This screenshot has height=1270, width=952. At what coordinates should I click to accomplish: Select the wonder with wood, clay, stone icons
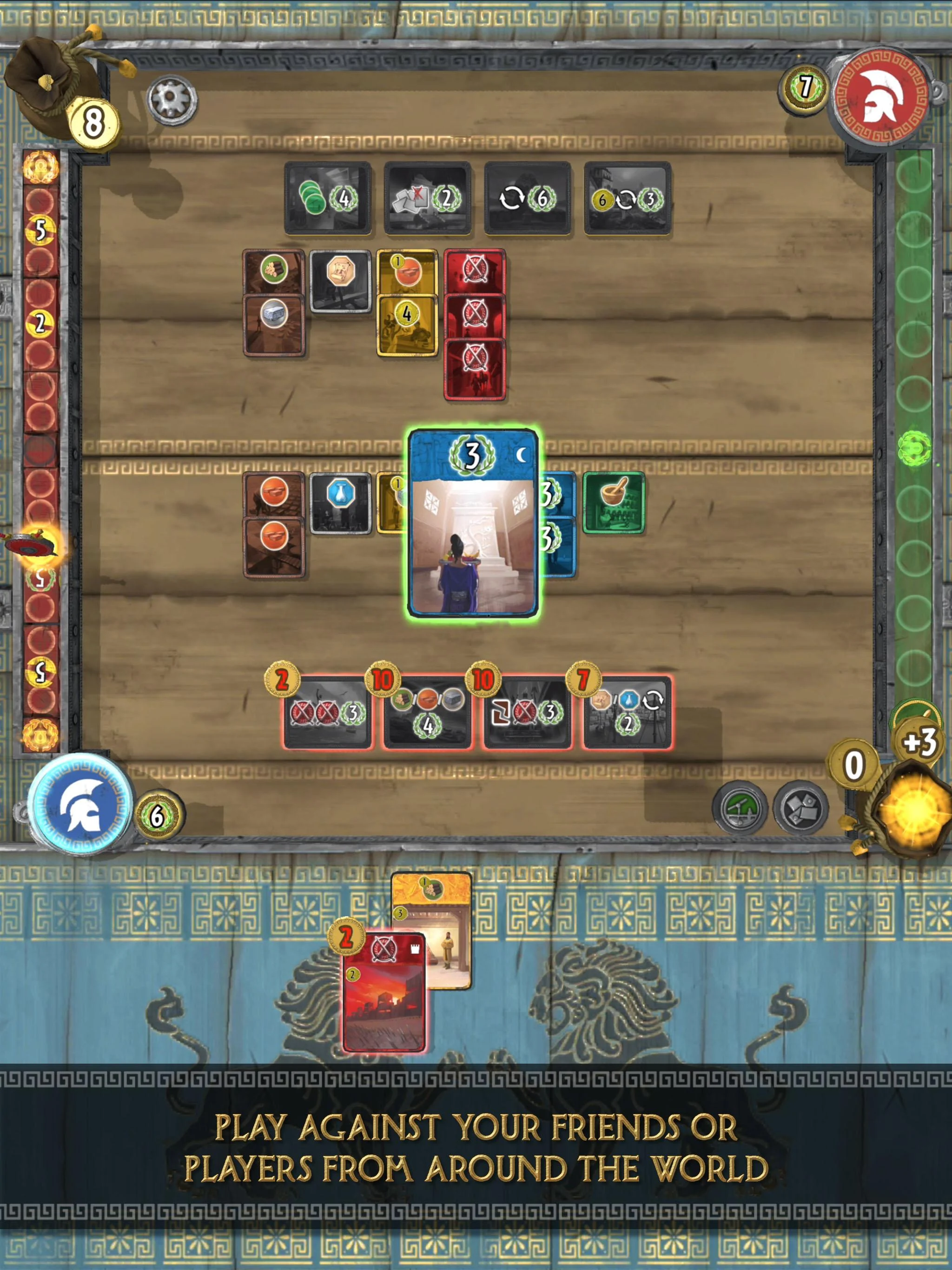427,713
